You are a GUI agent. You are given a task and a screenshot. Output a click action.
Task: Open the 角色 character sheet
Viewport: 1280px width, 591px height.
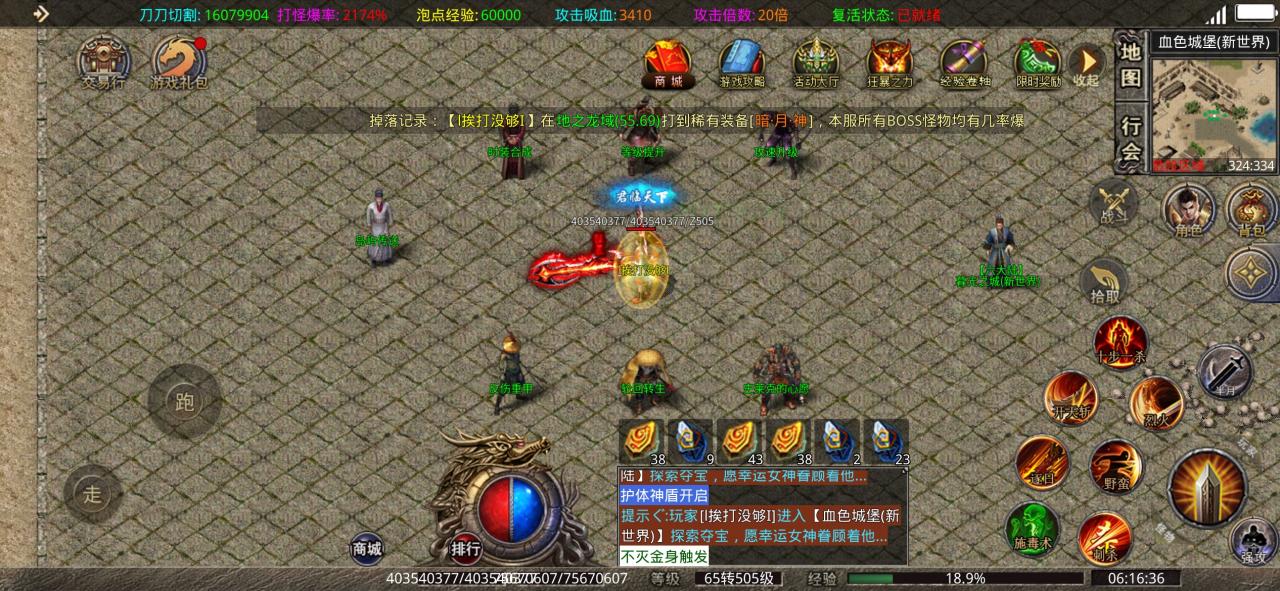click(x=1188, y=212)
